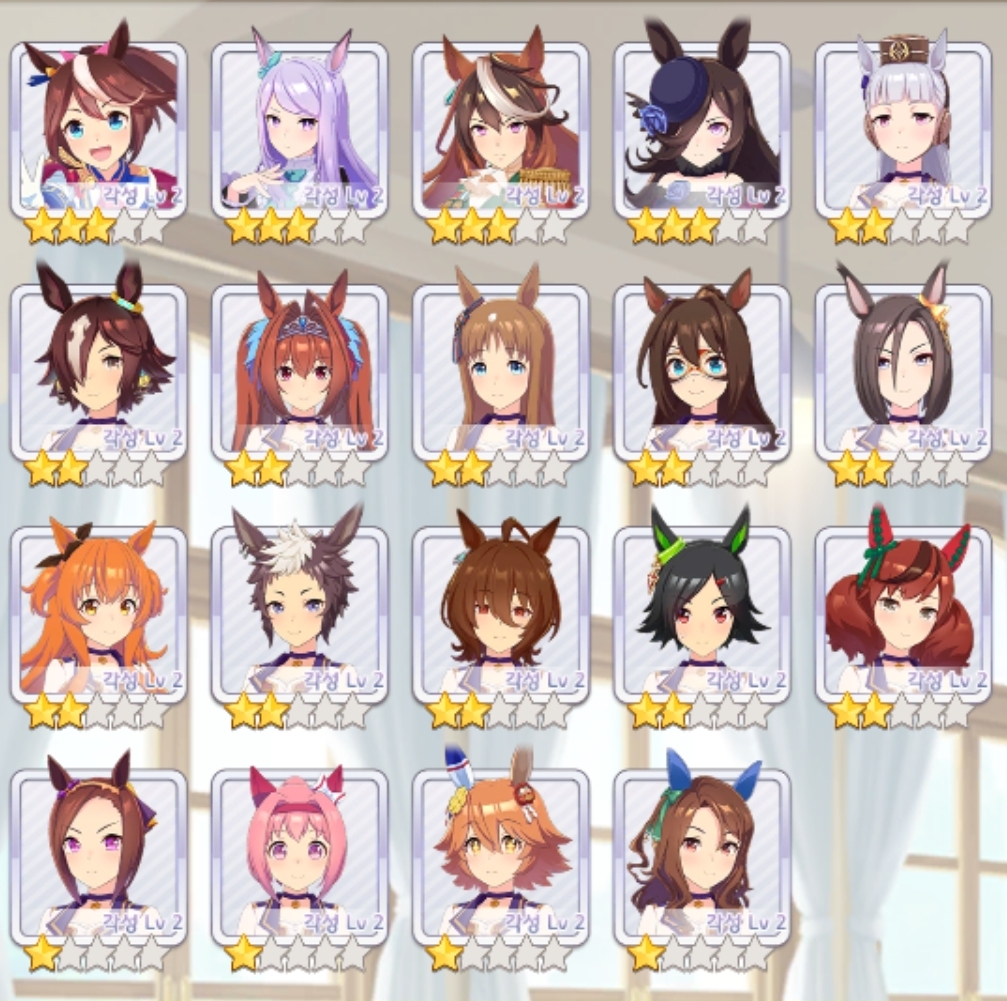Select the brown ponytail girl with blue eyes
This screenshot has width=1007, height=1001.
click(99, 130)
